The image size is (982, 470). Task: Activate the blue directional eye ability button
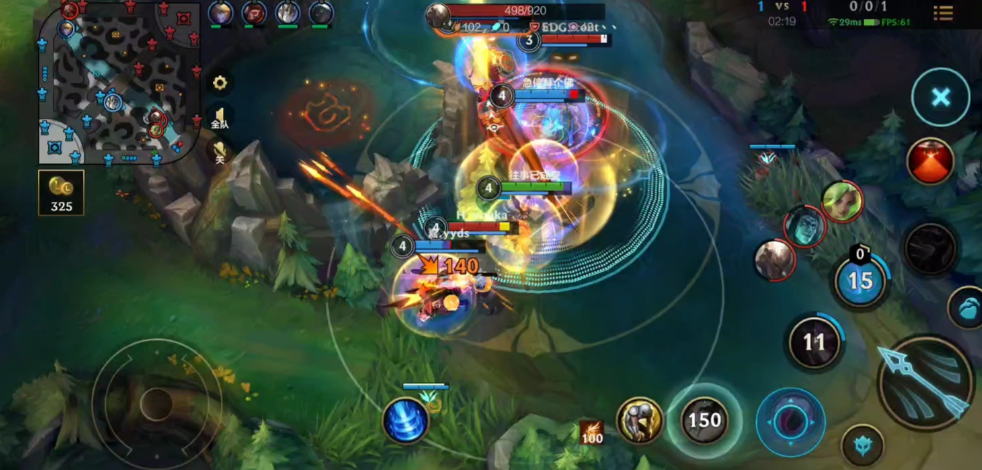click(x=790, y=421)
